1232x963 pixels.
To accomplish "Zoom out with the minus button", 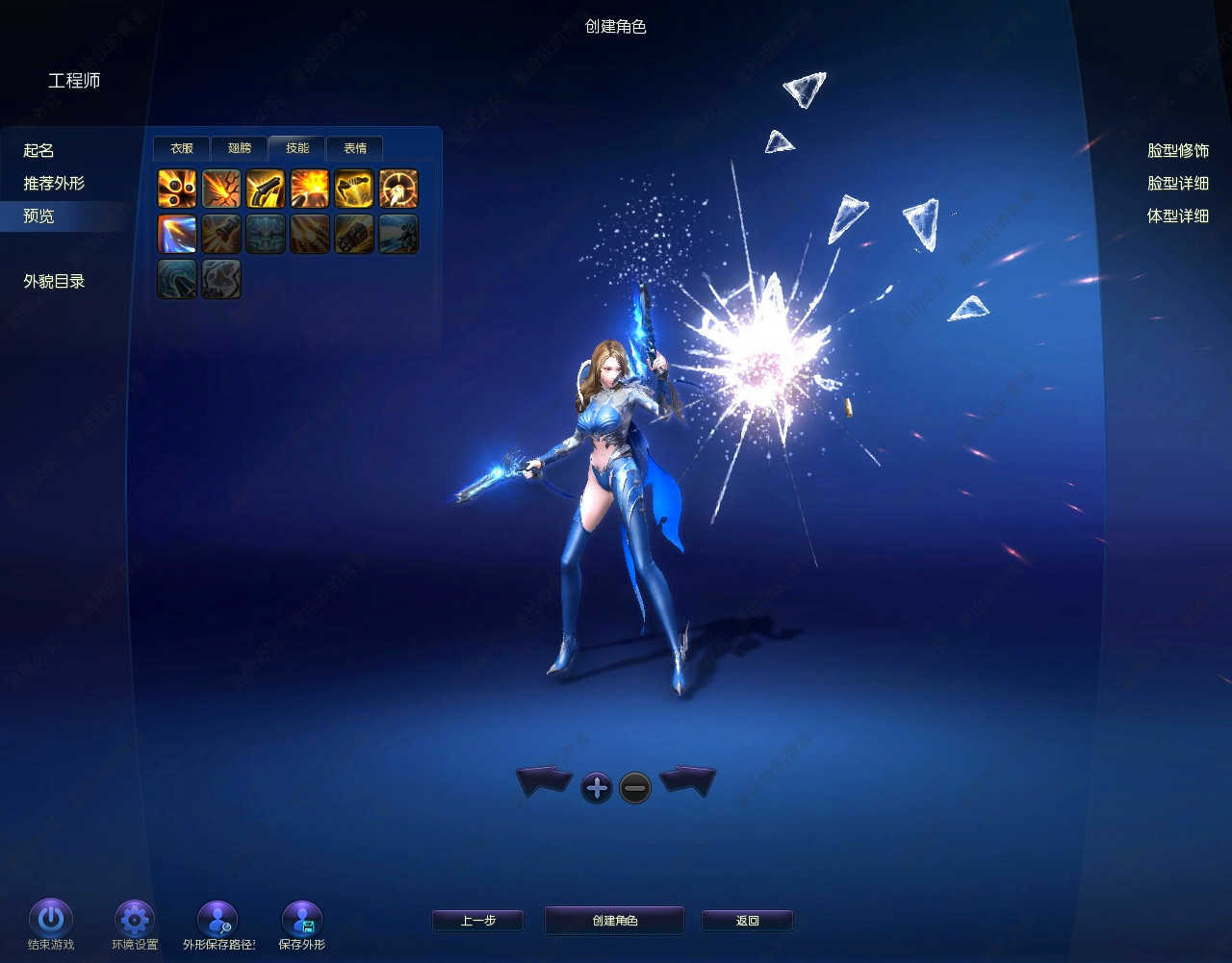I will 635,789.
